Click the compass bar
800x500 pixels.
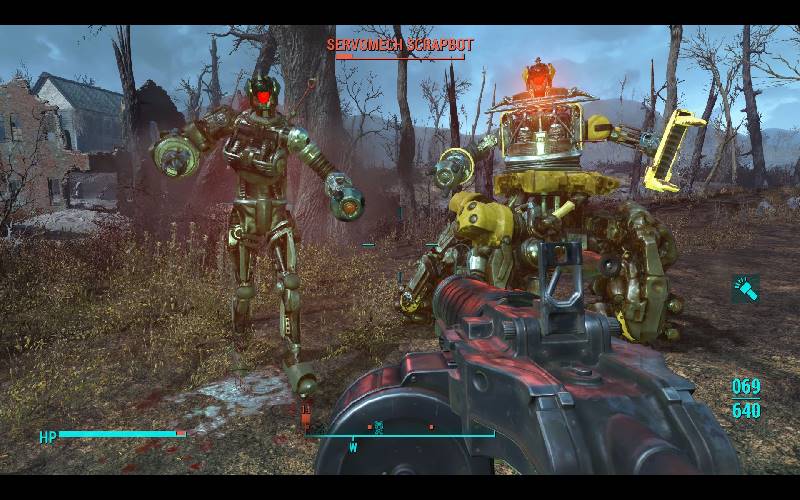400,435
